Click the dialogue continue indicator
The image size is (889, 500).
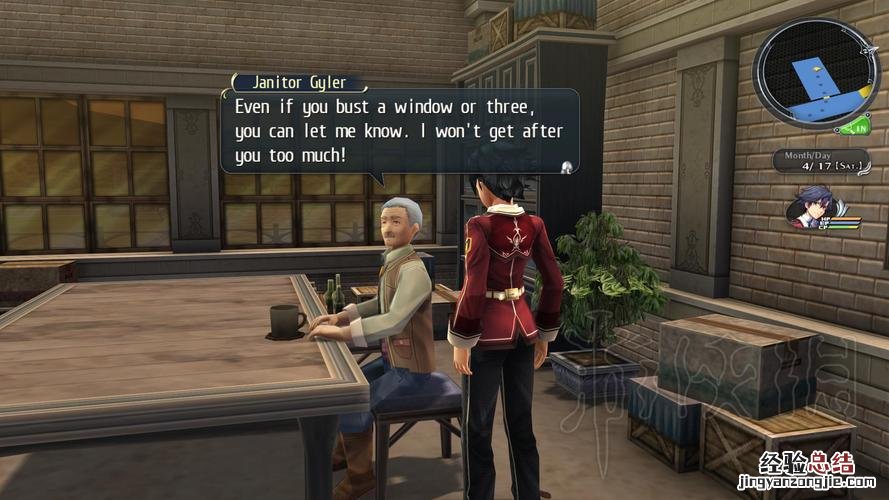pos(567,166)
